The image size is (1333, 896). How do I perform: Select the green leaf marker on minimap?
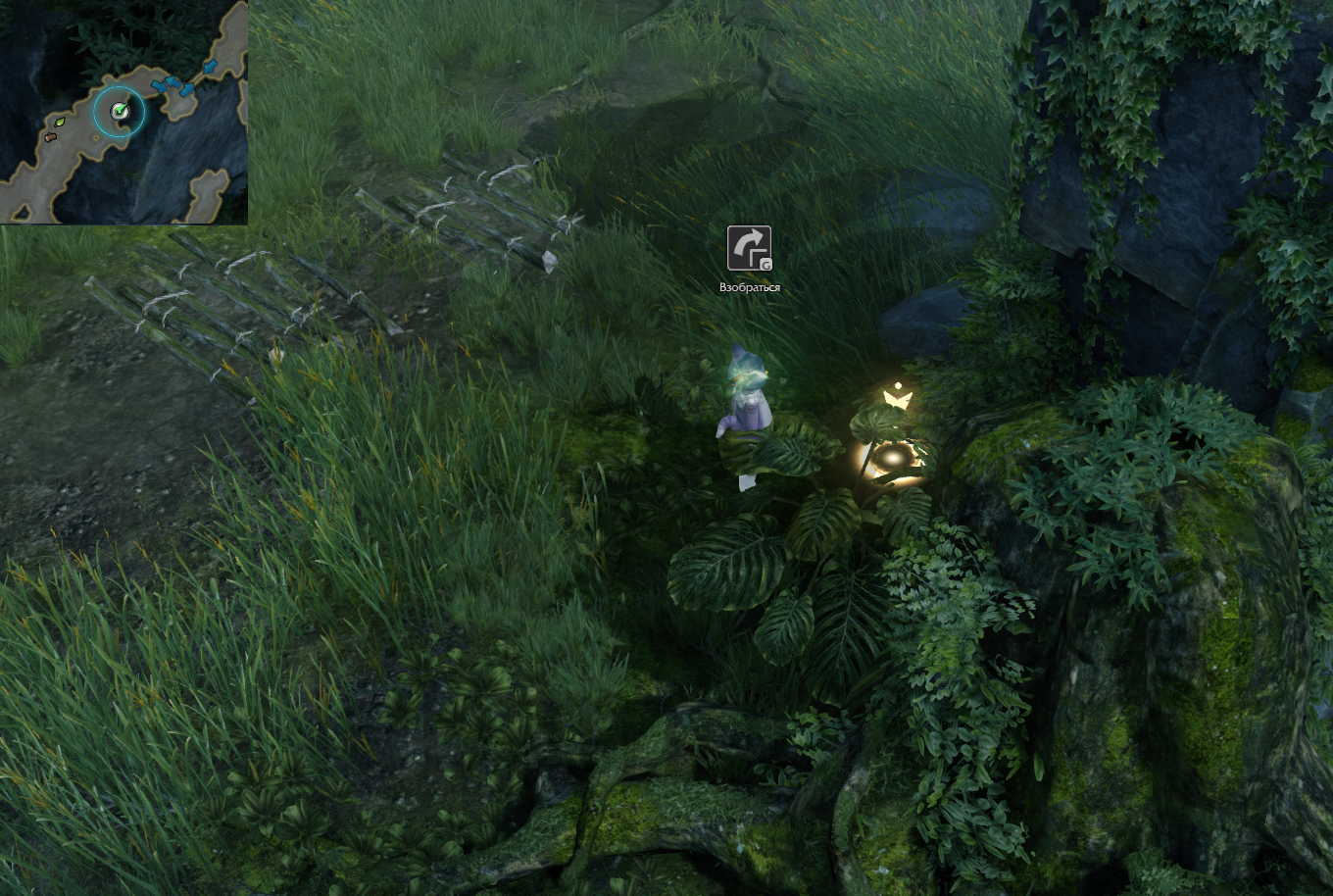(x=59, y=123)
